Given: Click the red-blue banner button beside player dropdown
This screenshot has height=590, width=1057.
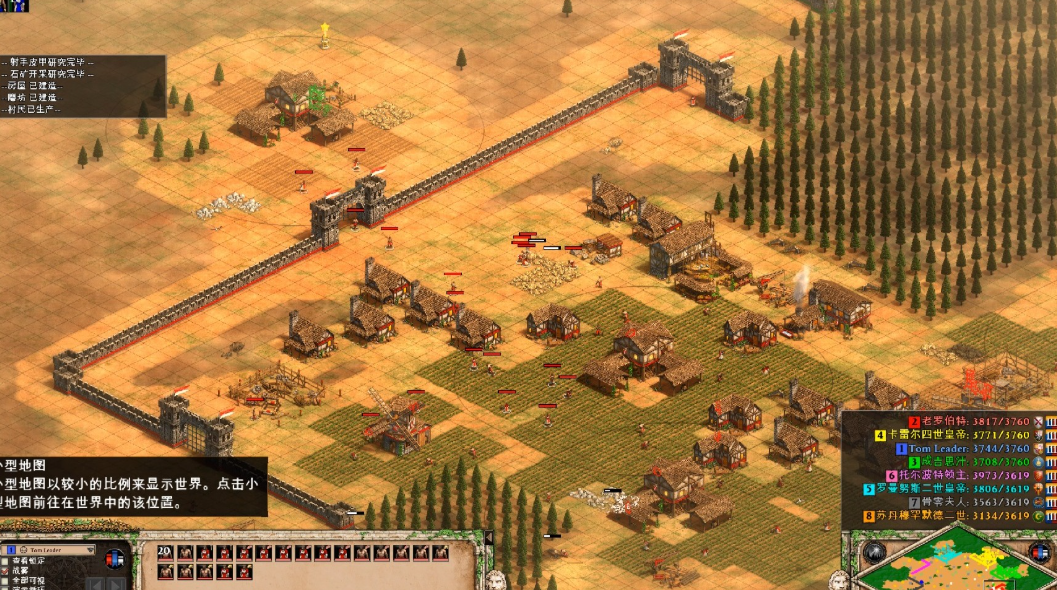Looking at the screenshot, I should [x=117, y=557].
